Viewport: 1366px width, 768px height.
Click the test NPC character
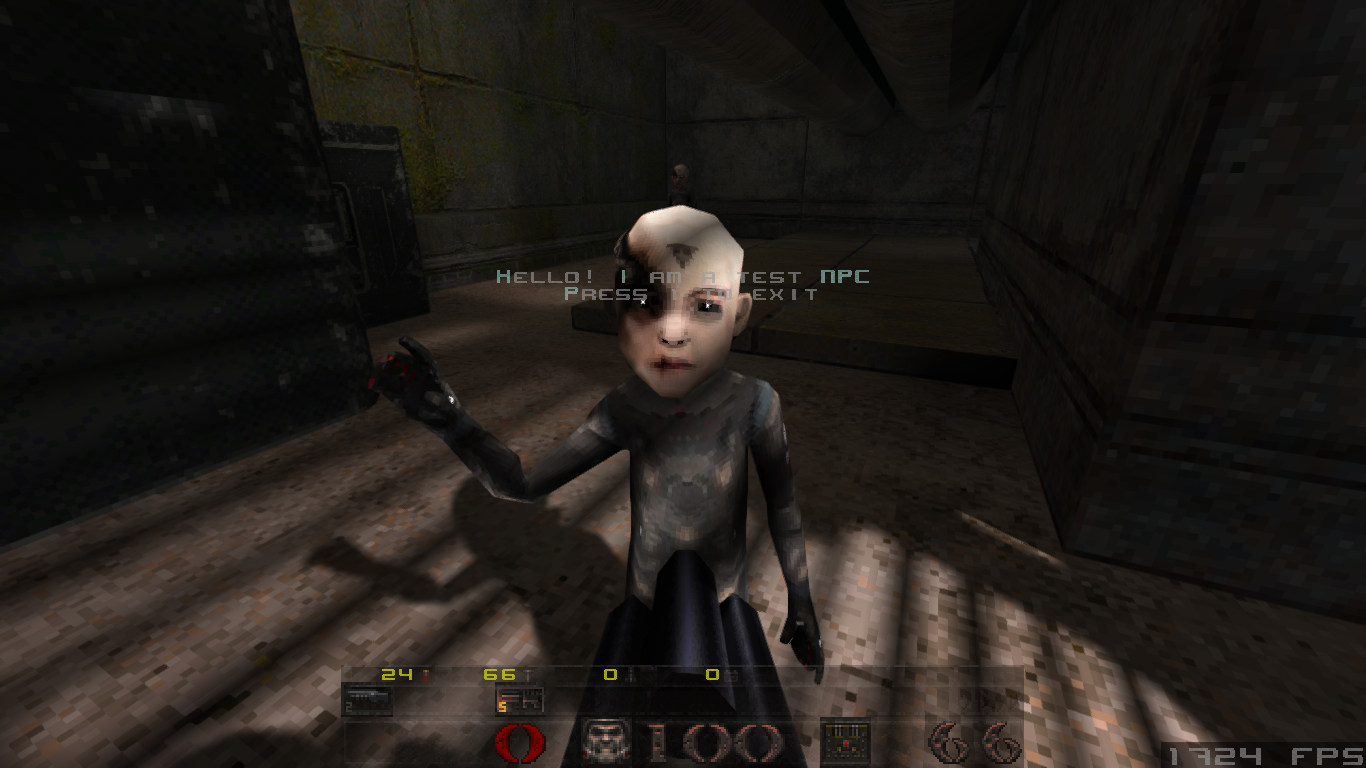coord(690,450)
